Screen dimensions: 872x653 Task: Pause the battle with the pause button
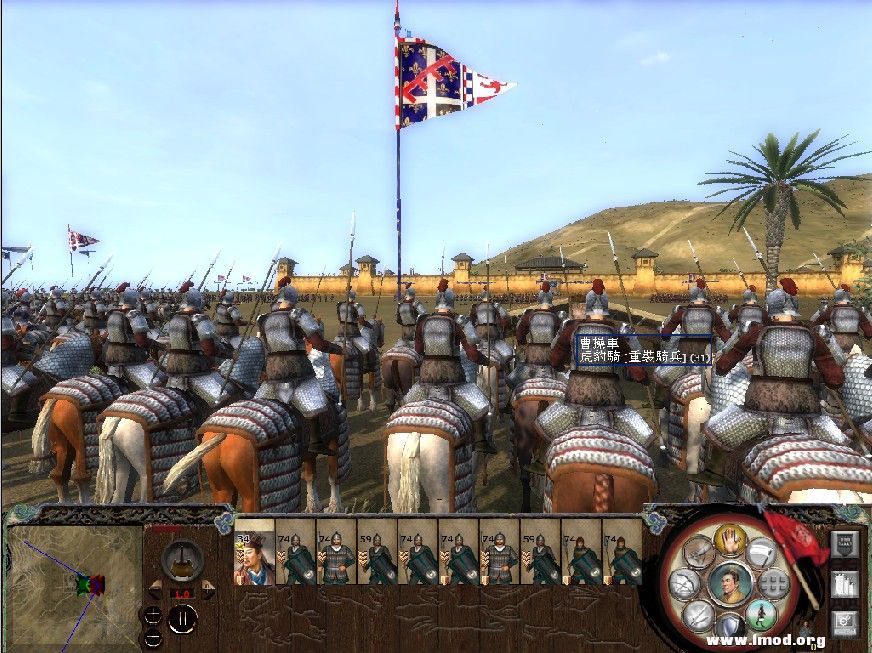[181, 619]
